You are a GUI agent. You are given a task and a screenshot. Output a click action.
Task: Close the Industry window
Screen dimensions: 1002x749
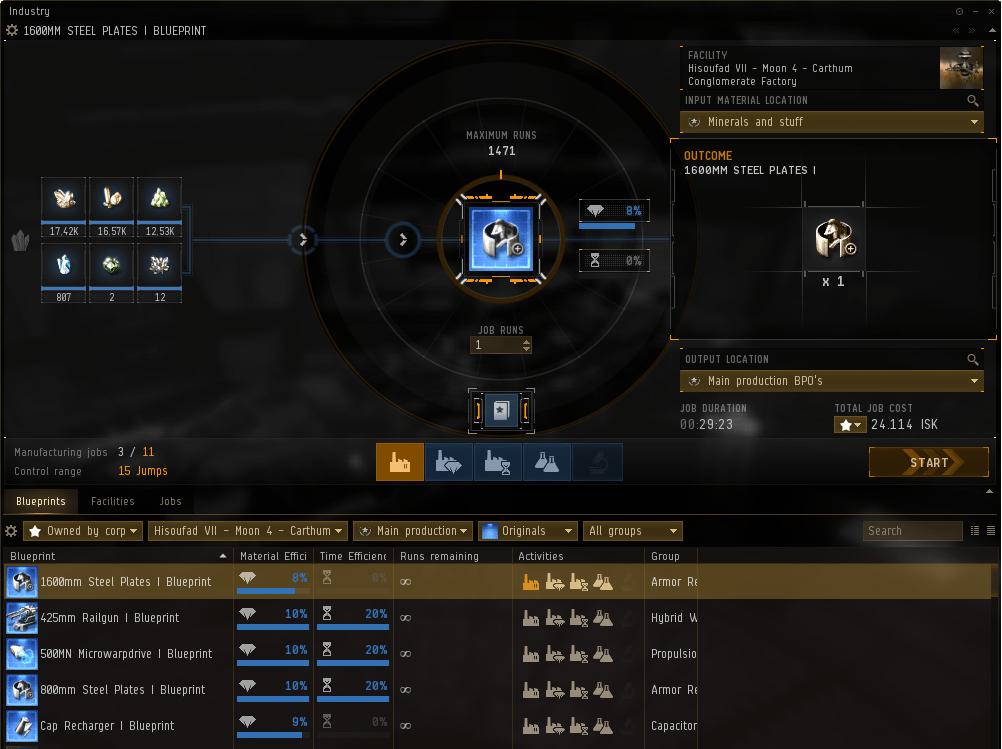pos(986,11)
